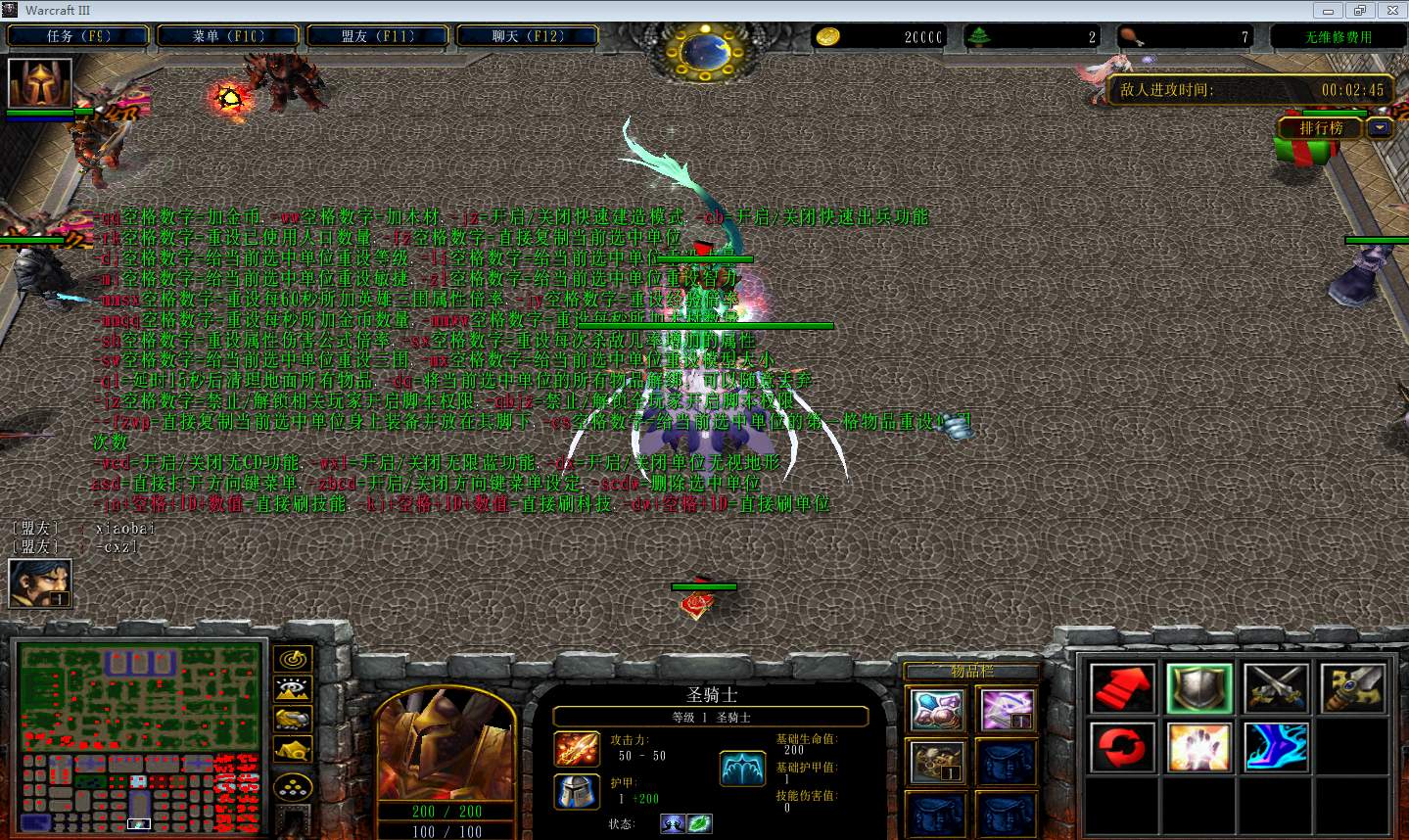Collapse the leaderboard with the arrow button
Viewport: 1409px width, 840px height.
1380,128
